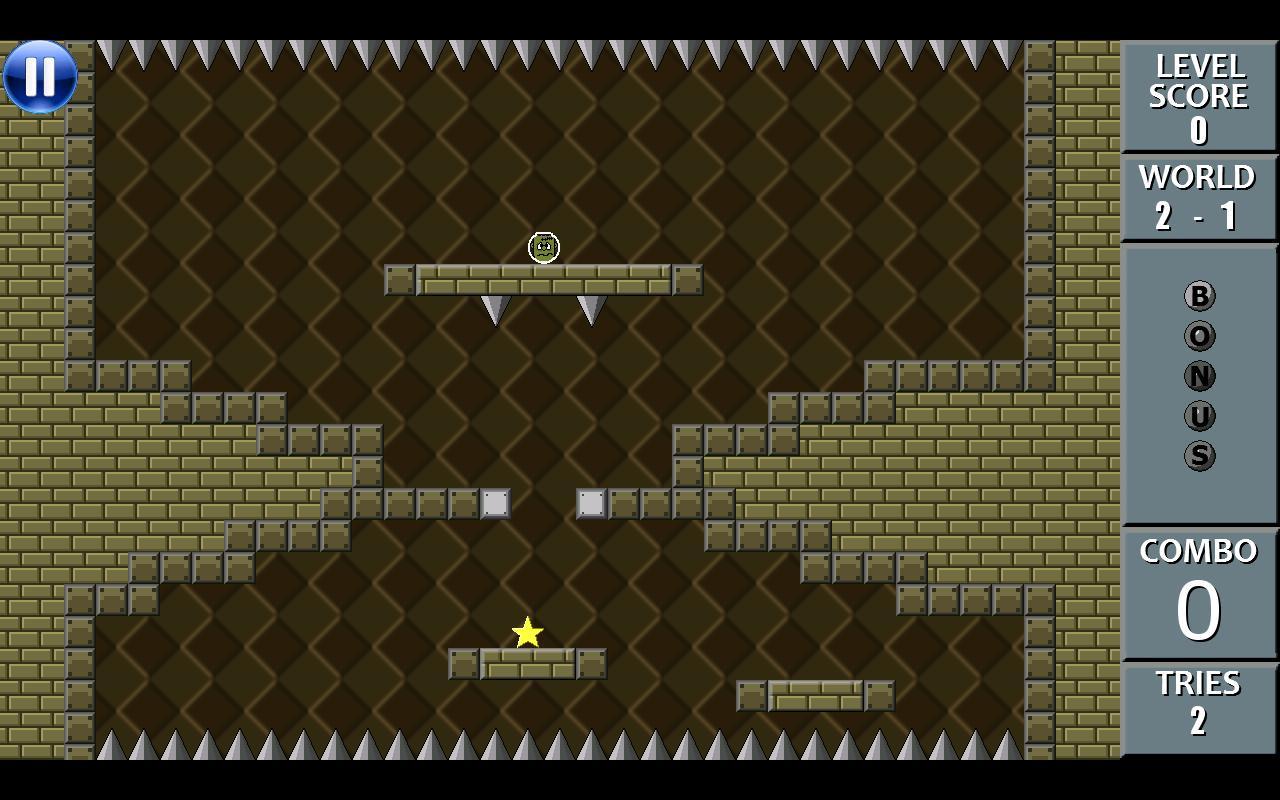Pause the game with the blue button
Screen dimensions: 1280x800
coord(40,77)
